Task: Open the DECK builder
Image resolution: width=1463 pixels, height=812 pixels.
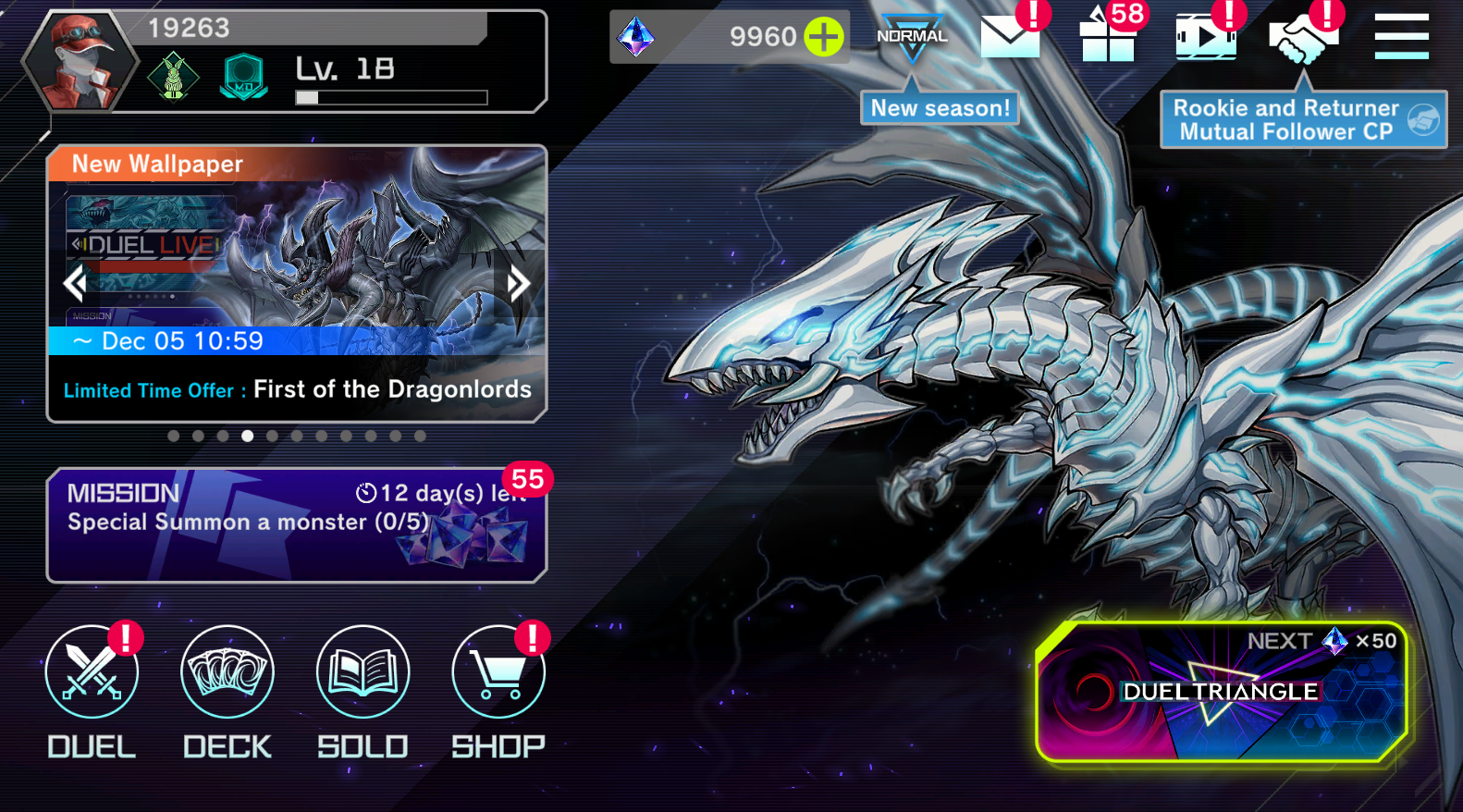Action: [227, 672]
